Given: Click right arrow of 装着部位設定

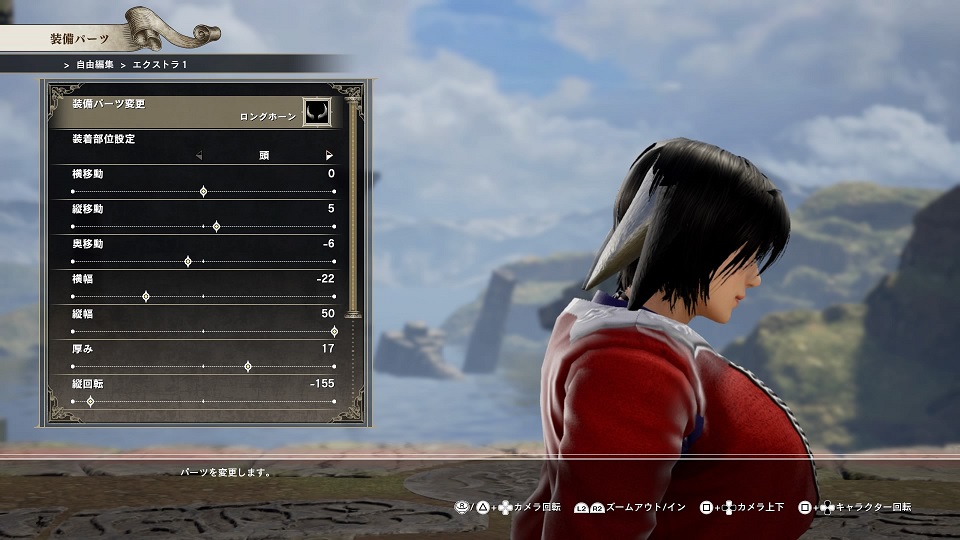Looking at the screenshot, I should pyautogui.click(x=329, y=155).
